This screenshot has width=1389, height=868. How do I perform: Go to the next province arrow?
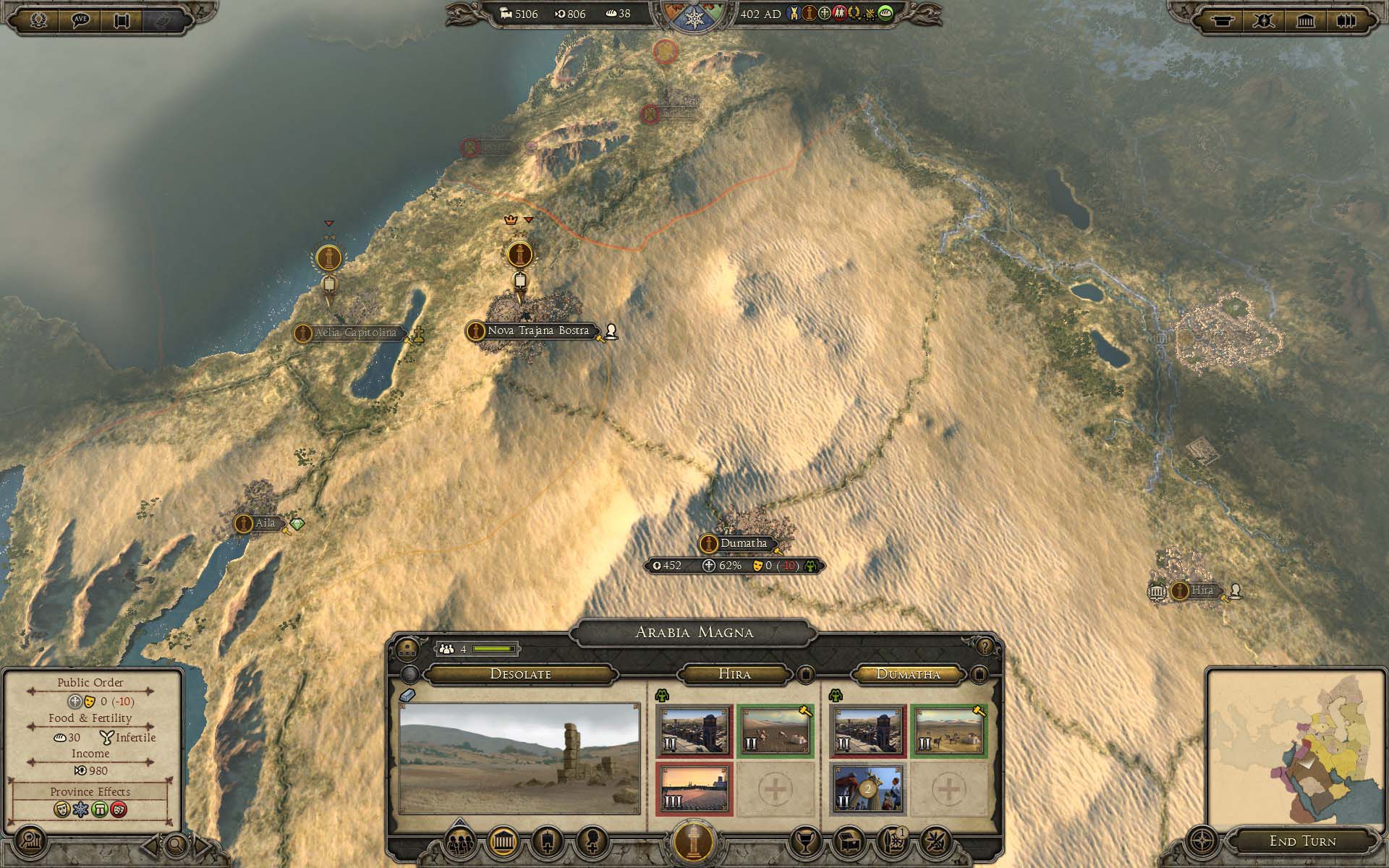coord(203,844)
